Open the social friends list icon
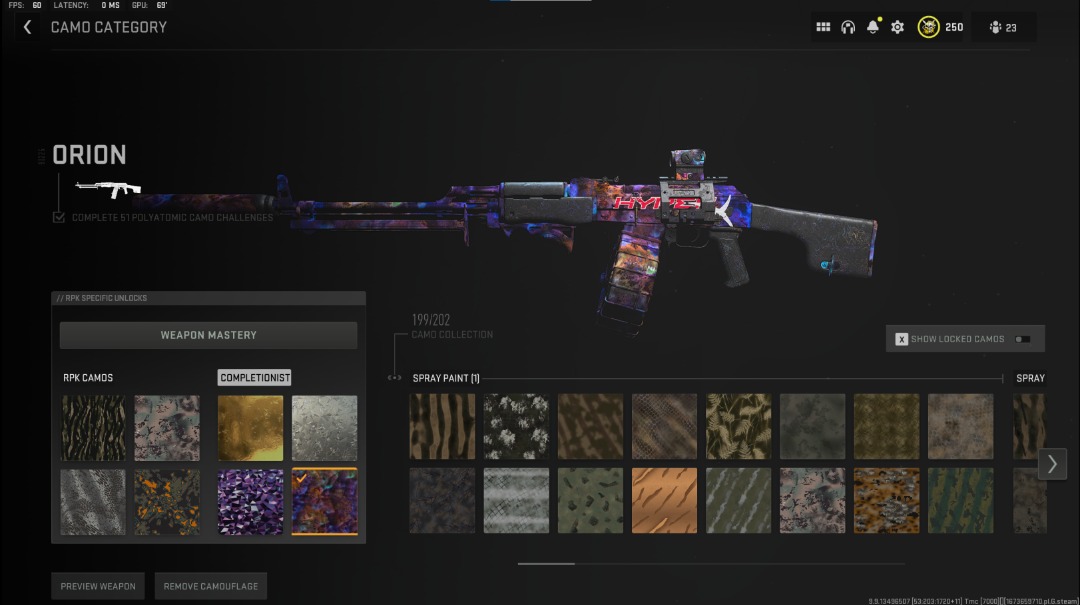Image resolution: width=1080 pixels, height=605 pixels. coord(1003,27)
